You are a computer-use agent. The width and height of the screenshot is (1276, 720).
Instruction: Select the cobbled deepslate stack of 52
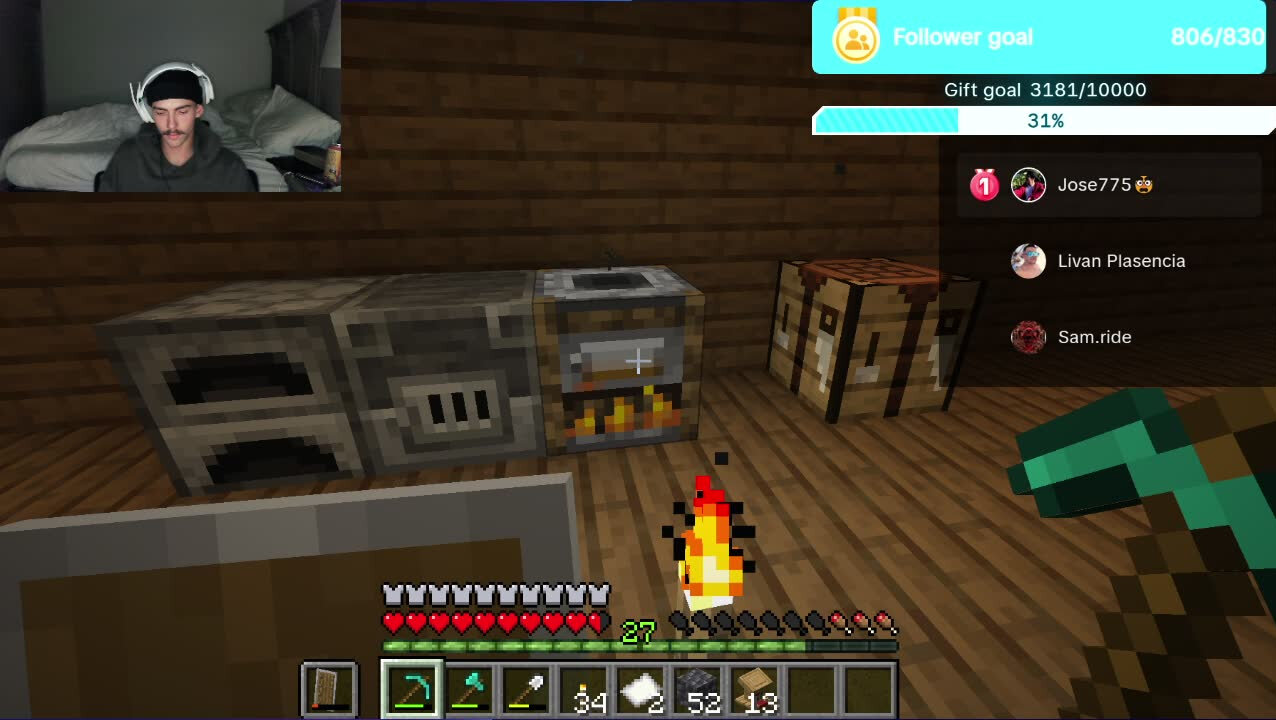coord(698,689)
